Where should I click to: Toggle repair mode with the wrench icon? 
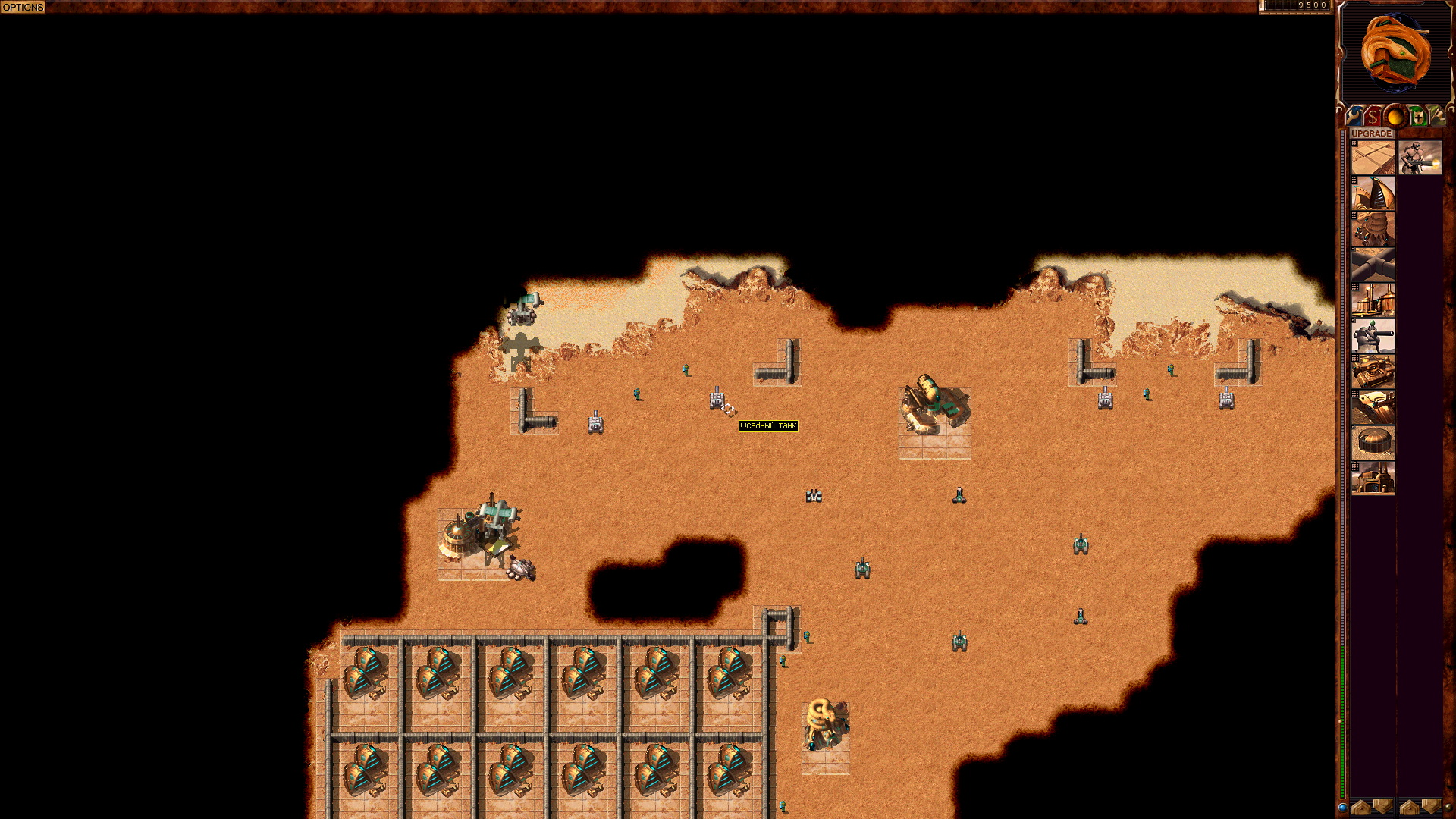click(1353, 116)
